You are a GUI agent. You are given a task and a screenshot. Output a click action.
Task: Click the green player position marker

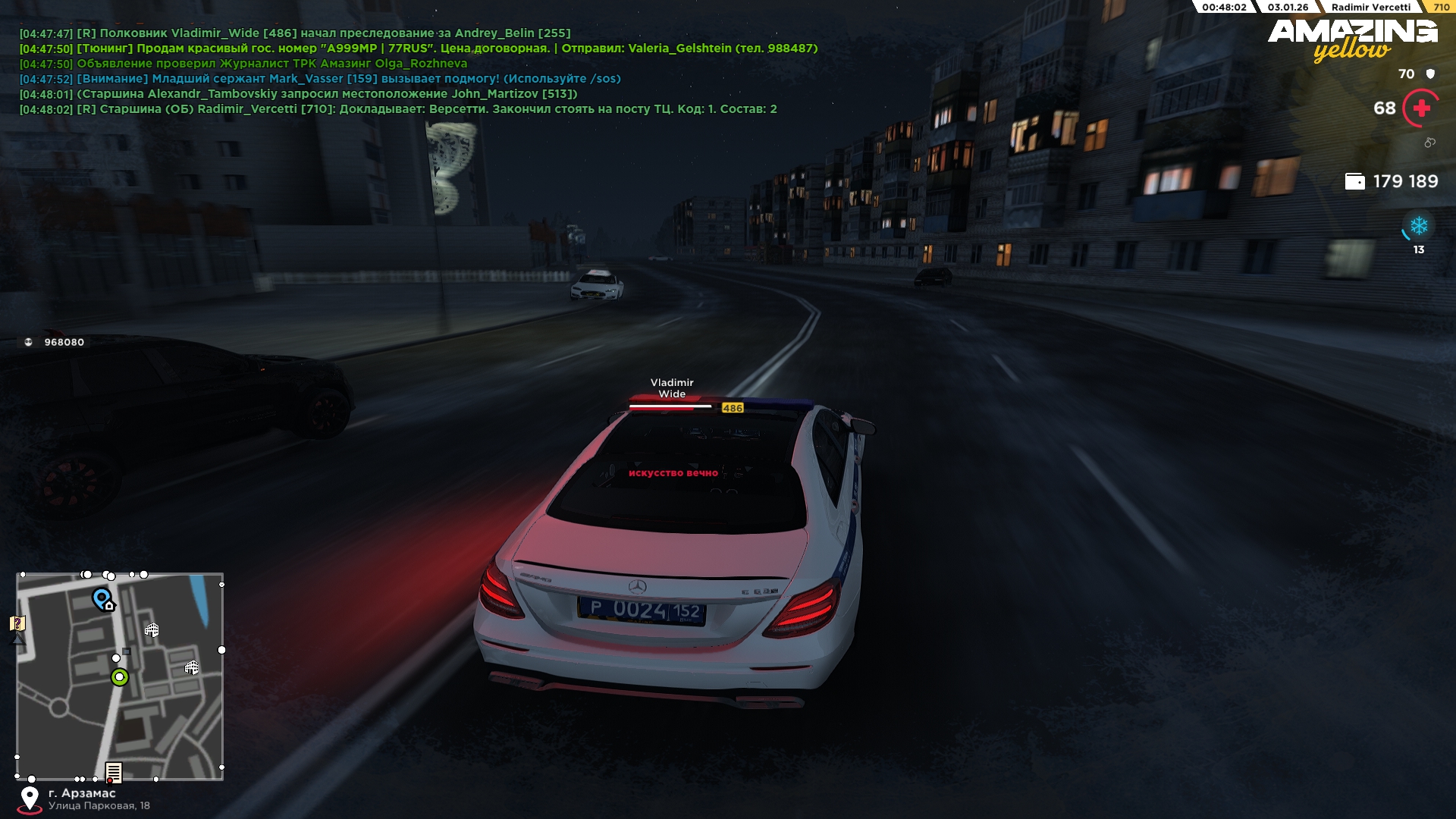tap(119, 677)
